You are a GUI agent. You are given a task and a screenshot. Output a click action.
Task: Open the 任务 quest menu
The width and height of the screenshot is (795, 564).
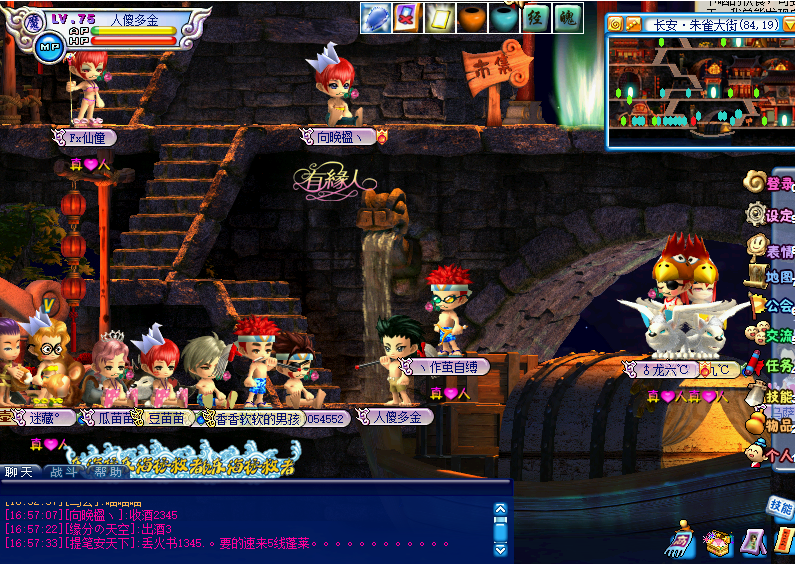(769, 365)
